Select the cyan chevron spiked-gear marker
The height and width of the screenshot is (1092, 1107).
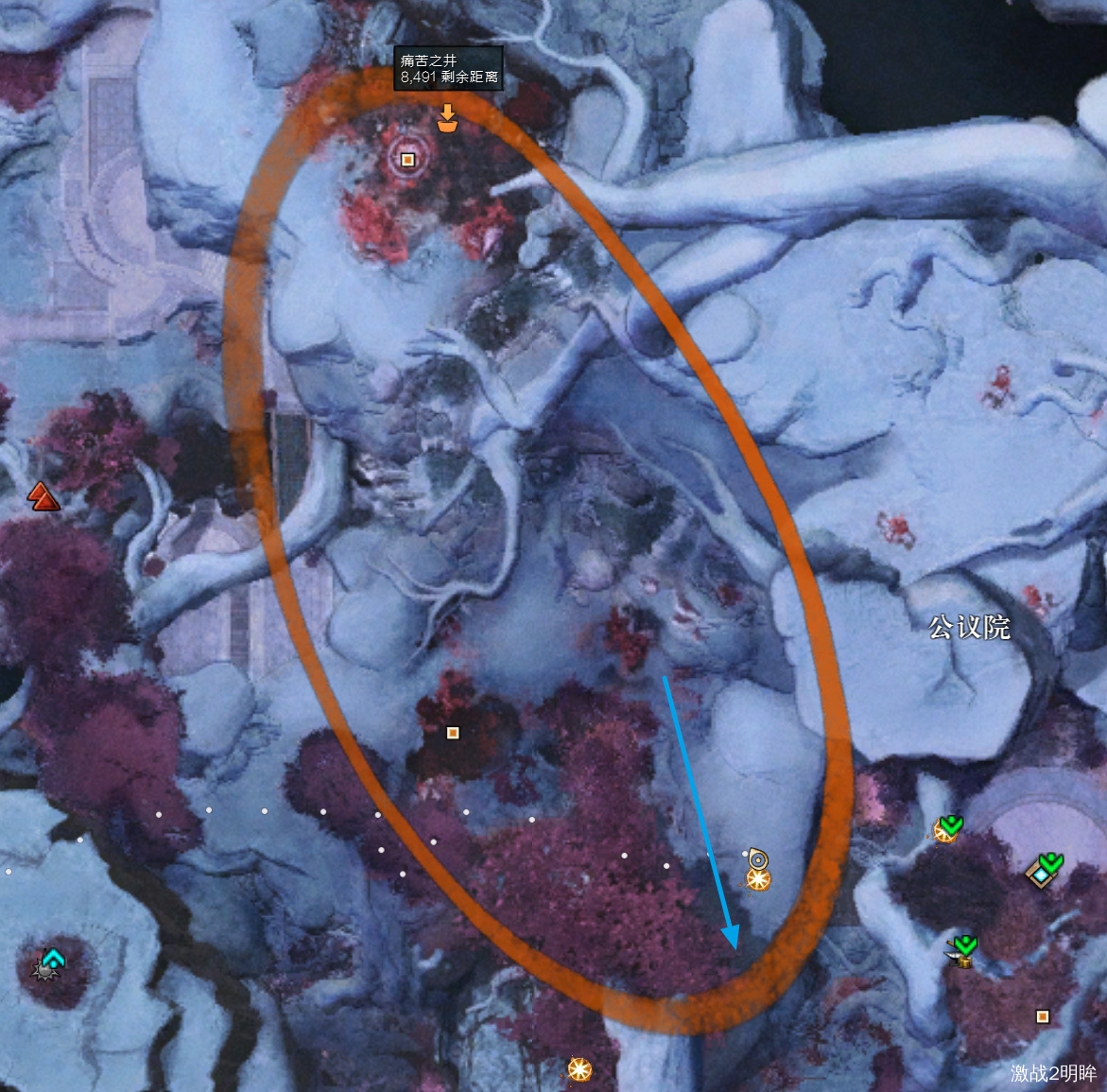pyautogui.click(x=50, y=962)
